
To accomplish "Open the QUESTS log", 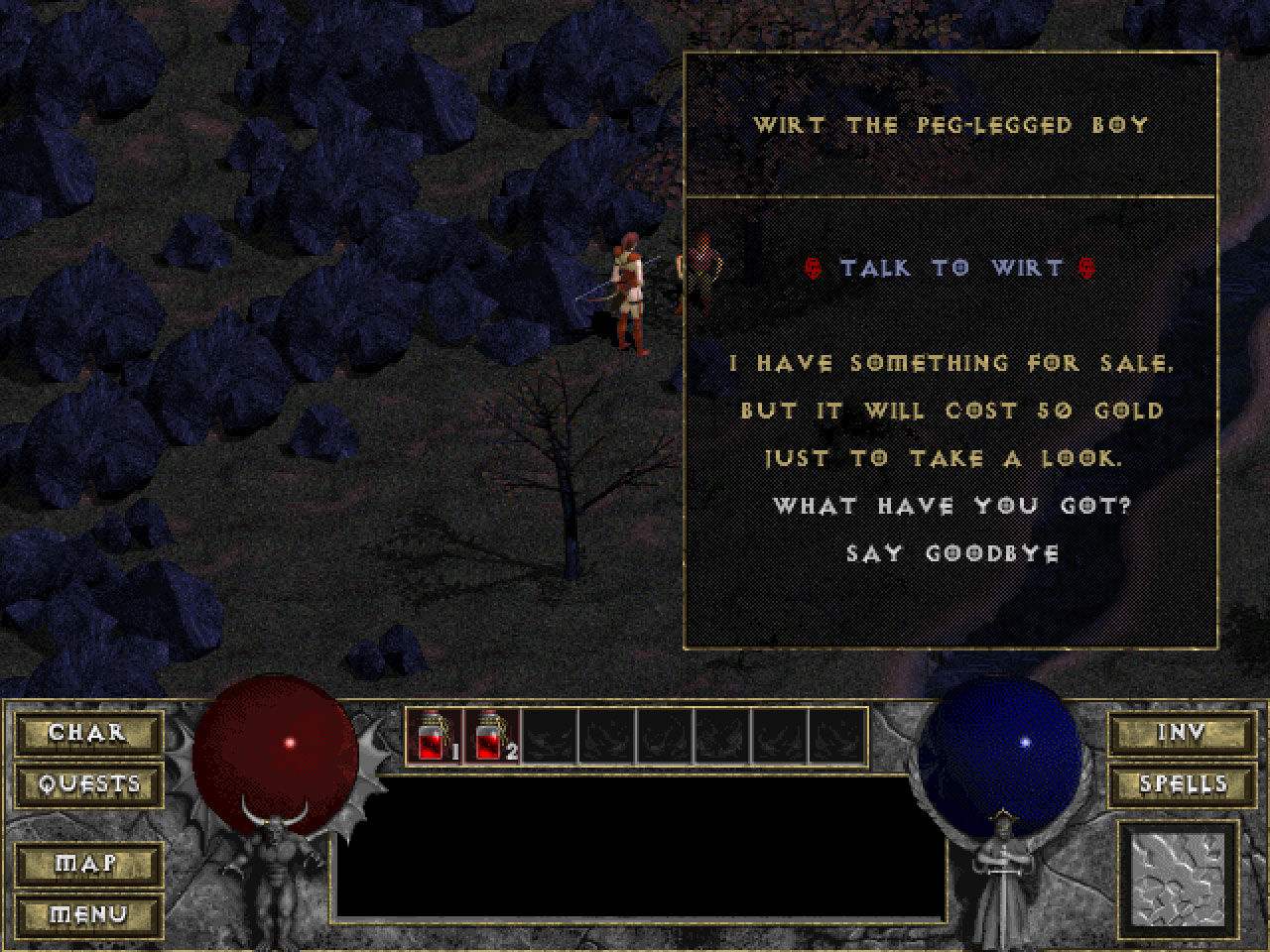I will tap(88, 784).
